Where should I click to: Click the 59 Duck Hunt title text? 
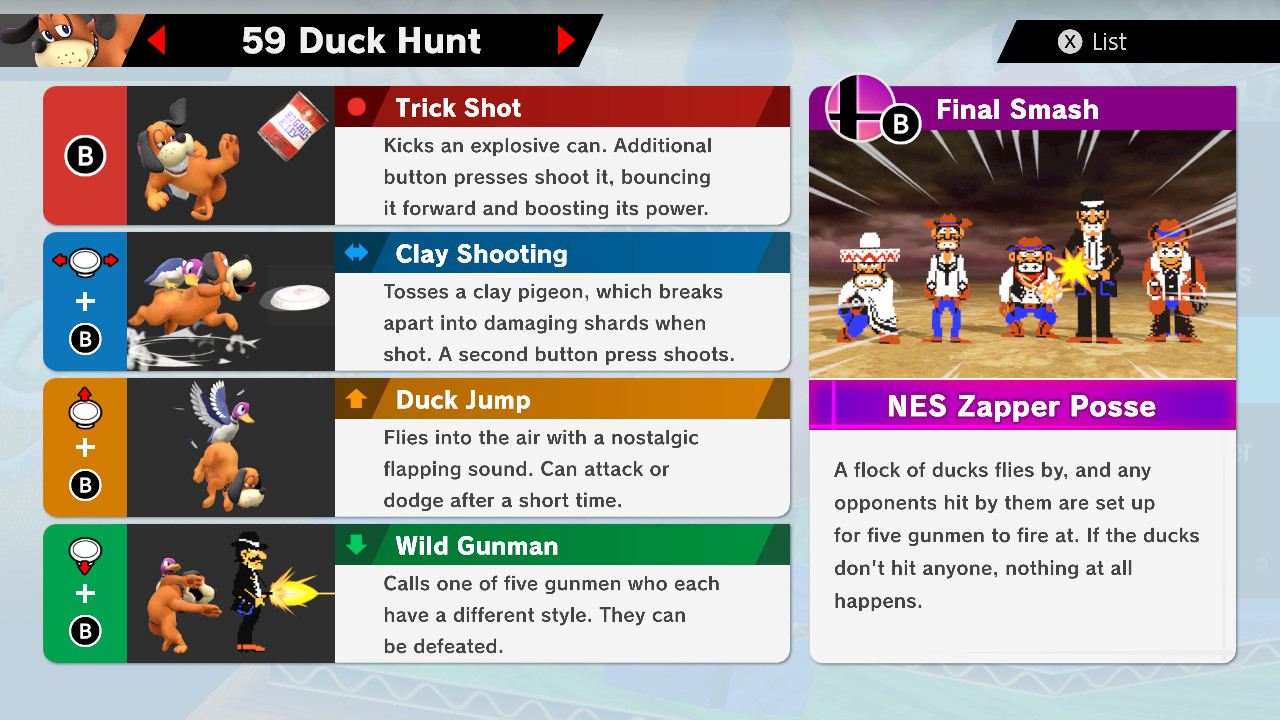pos(362,41)
